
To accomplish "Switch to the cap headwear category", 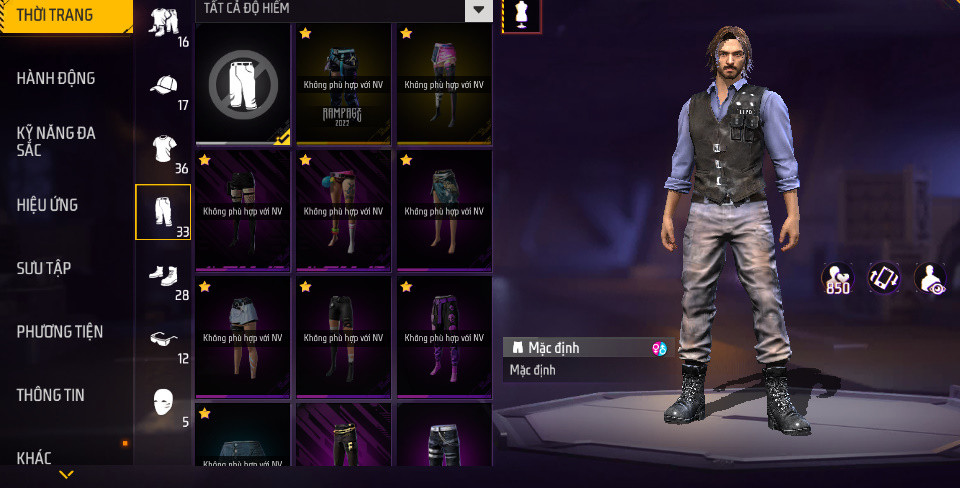I will 163,87.
